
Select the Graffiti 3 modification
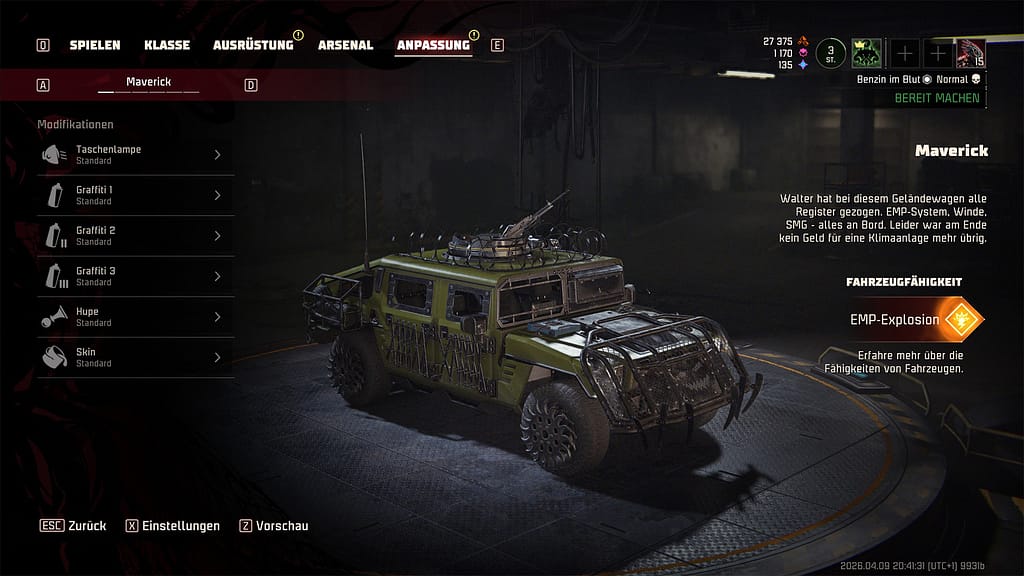[135, 276]
